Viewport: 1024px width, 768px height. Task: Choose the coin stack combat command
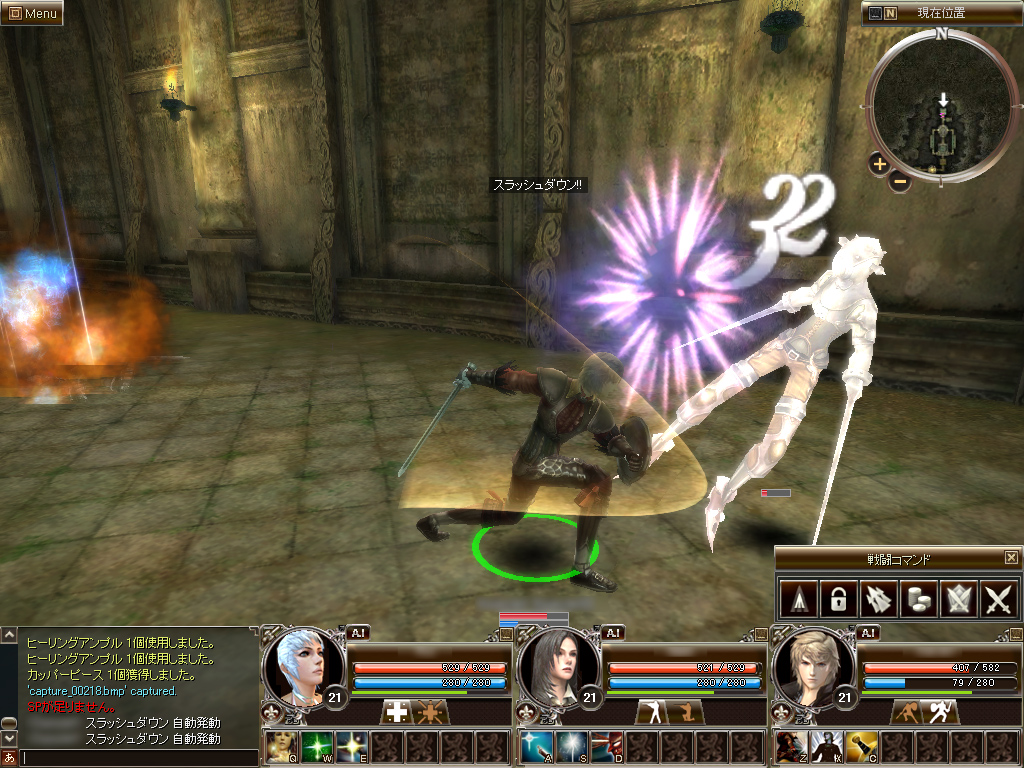tap(917, 599)
